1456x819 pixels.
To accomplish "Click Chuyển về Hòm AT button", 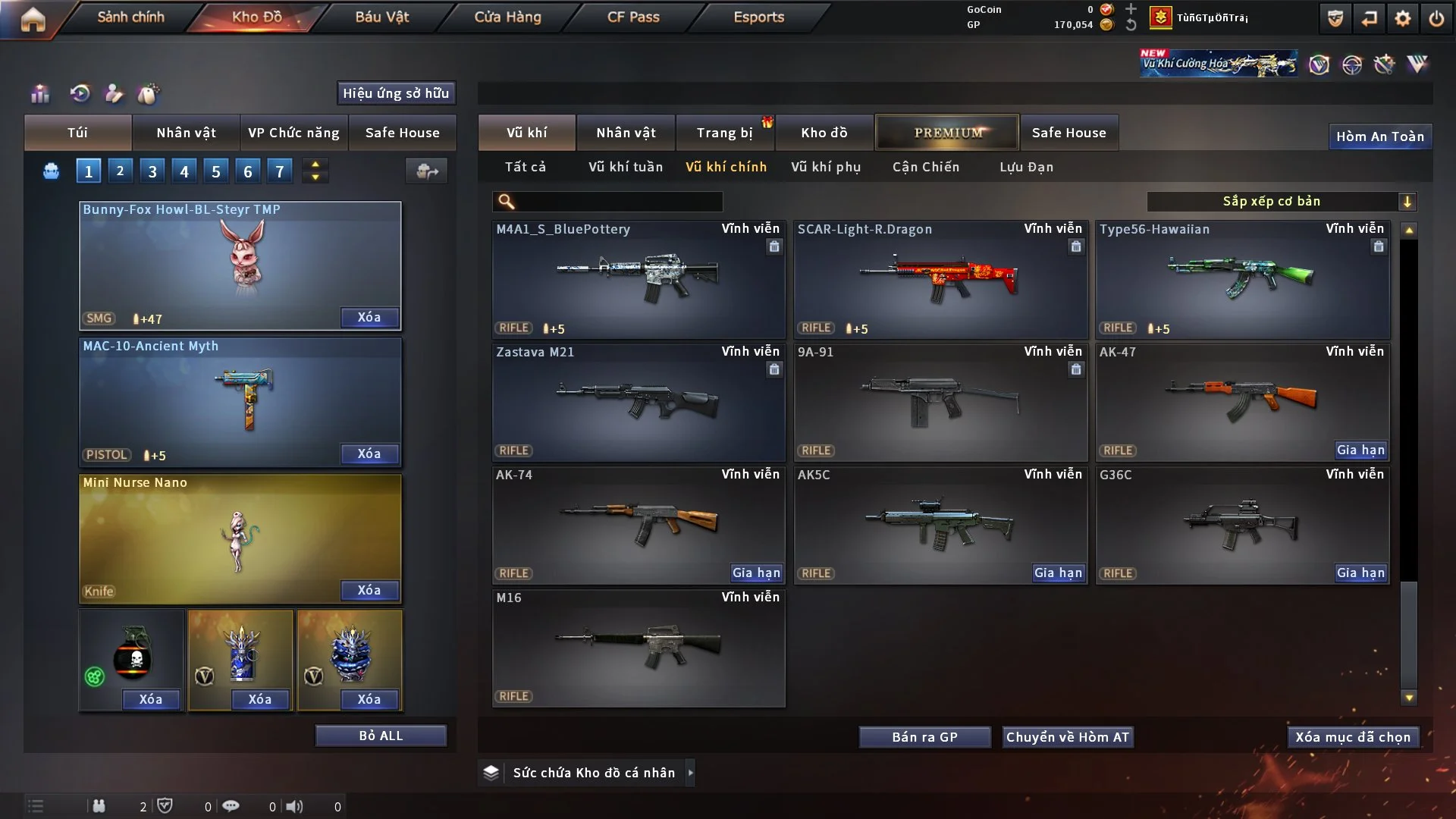I will click(x=1068, y=737).
